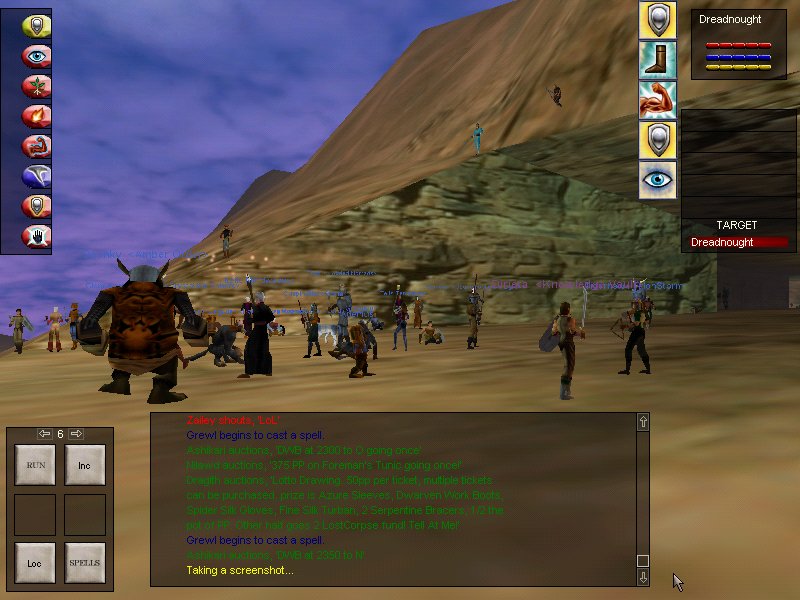Go to the previous hotbutton page

[x=44, y=434]
